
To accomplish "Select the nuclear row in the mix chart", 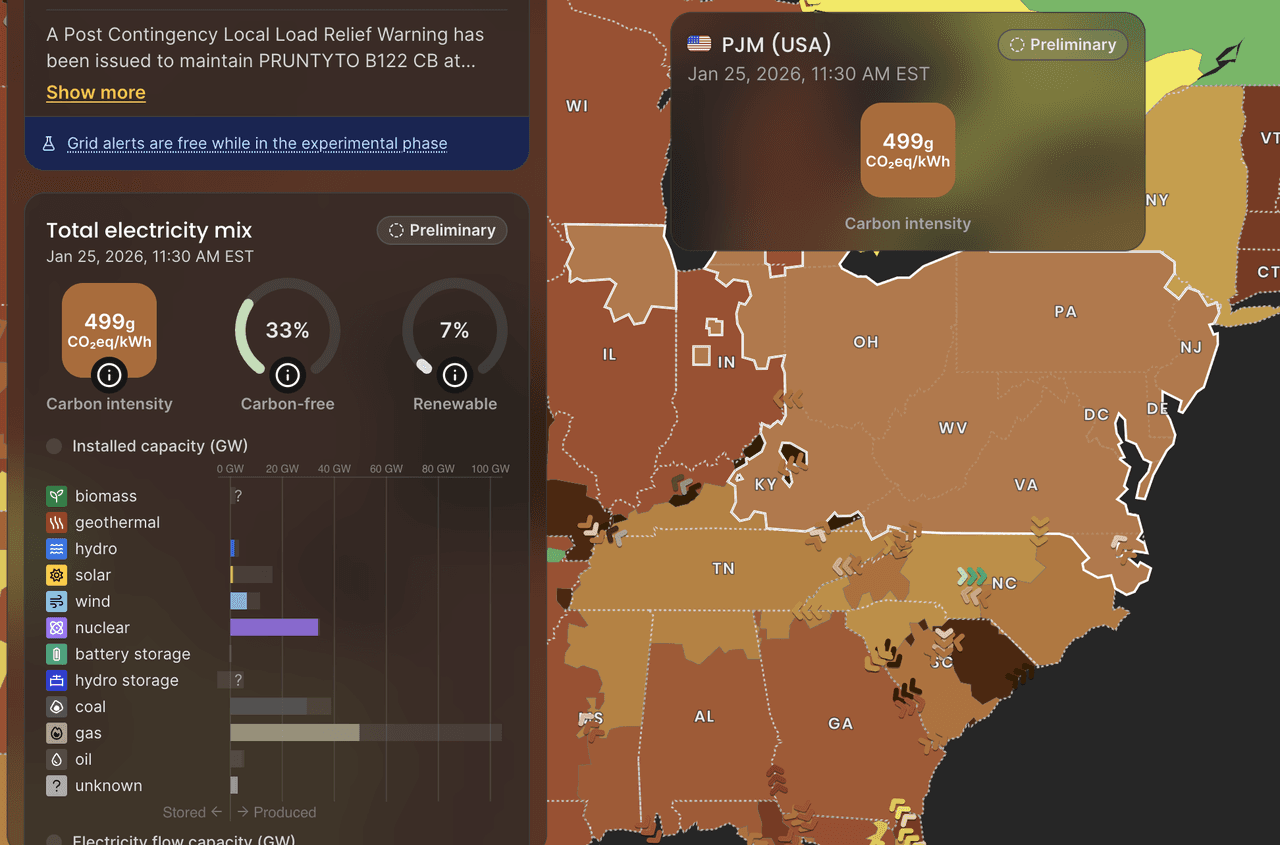I will 102,628.
